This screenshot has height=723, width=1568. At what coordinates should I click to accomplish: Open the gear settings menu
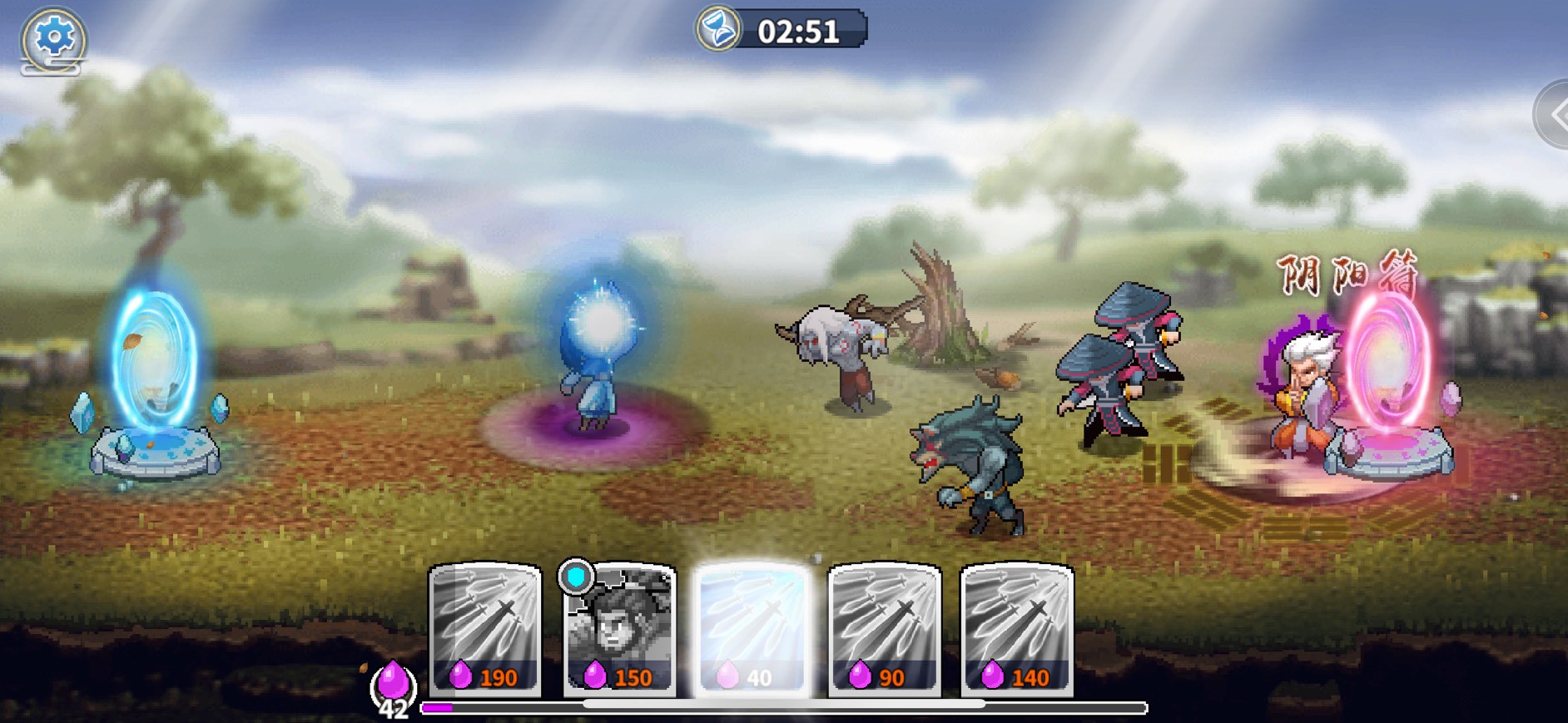coord(53,38)
